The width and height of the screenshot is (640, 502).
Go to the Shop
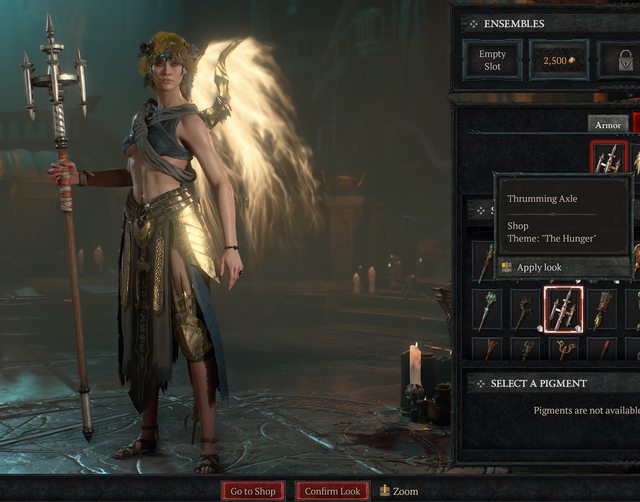pyautogui.click(x=253, y=491)
